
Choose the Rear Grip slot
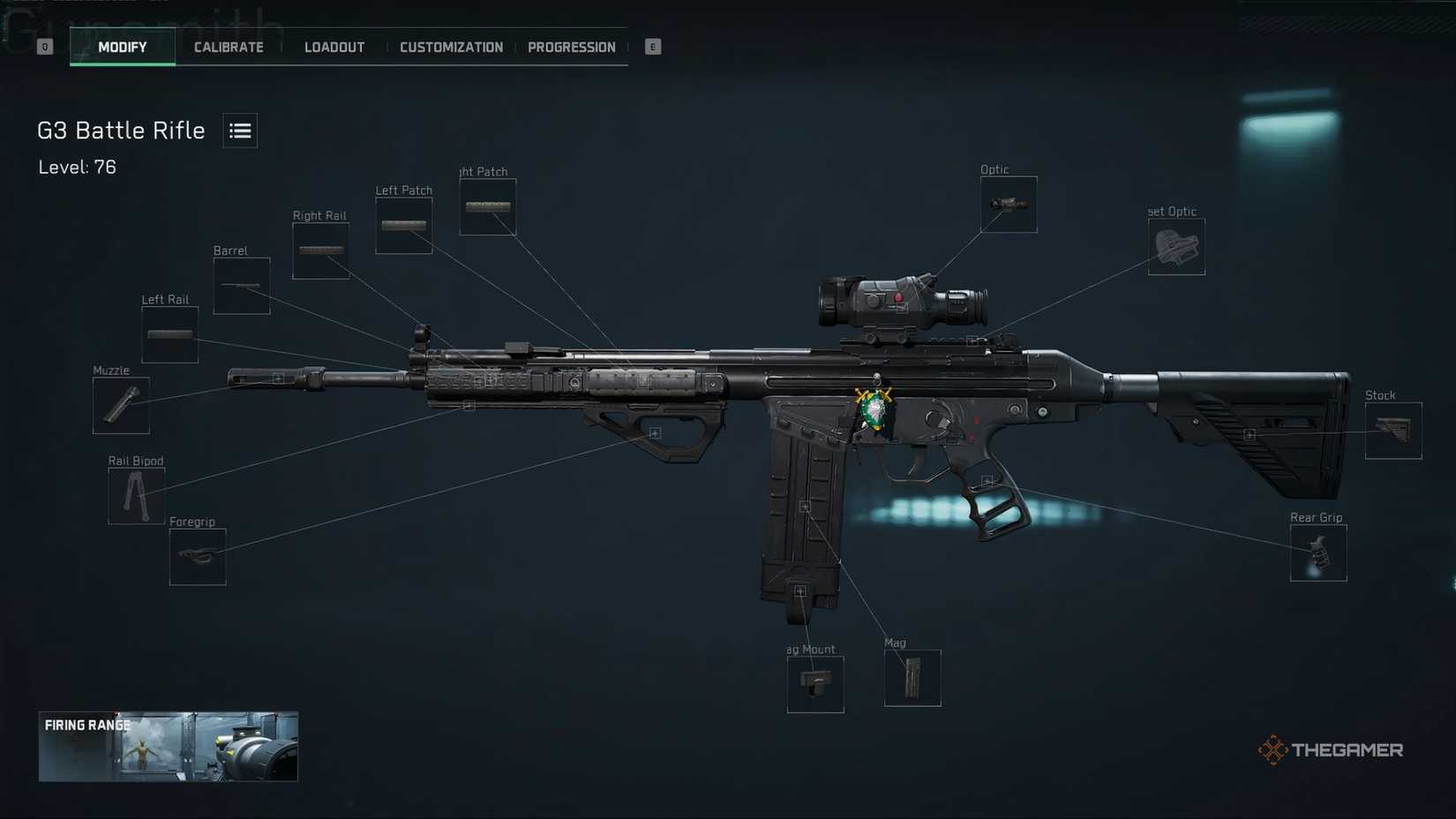pos(1318,553)
